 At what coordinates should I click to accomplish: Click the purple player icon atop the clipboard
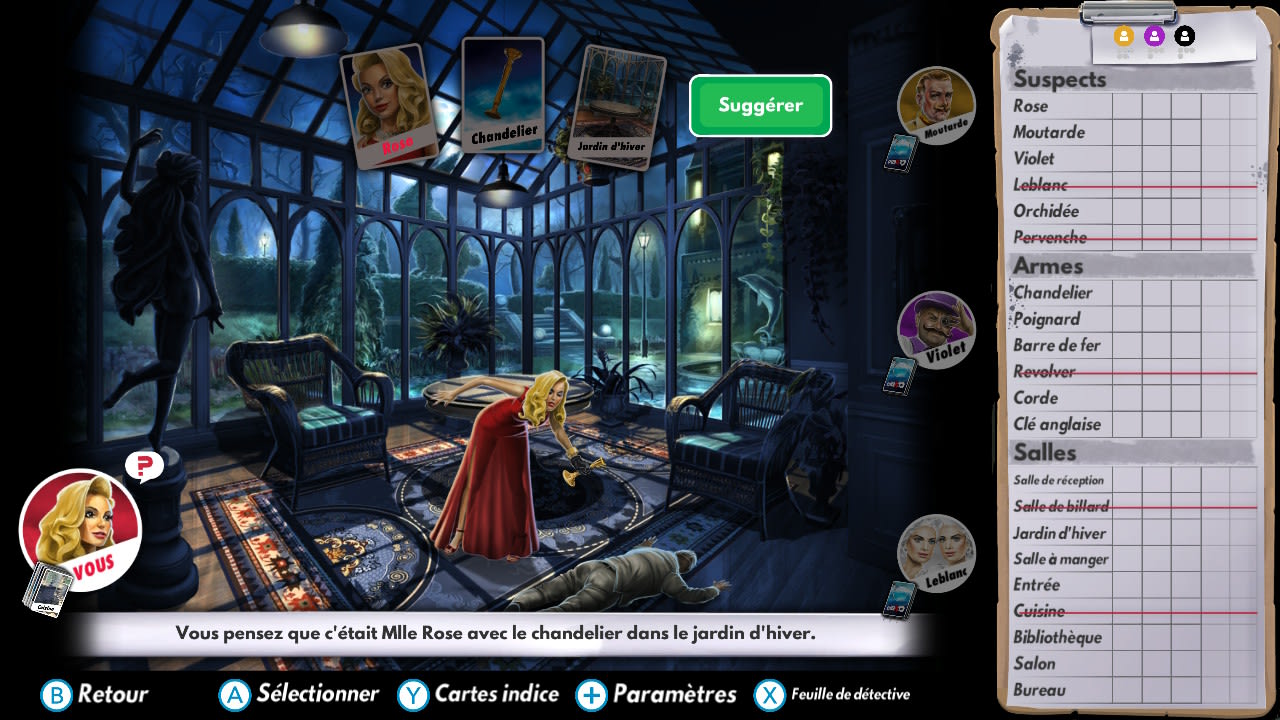pyautogui.click(x=1153, y=34)
